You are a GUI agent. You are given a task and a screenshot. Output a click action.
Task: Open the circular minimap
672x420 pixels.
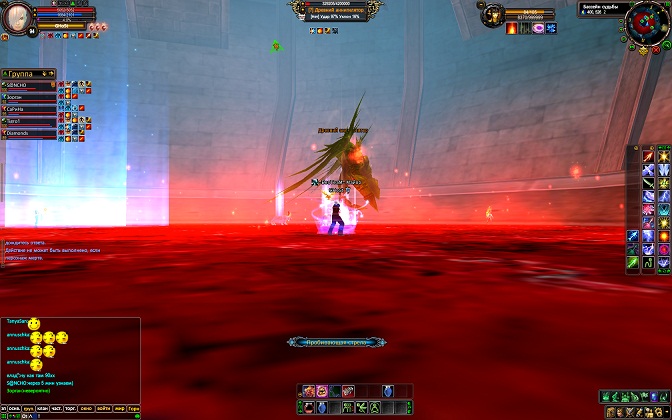(x=644, y=22)
